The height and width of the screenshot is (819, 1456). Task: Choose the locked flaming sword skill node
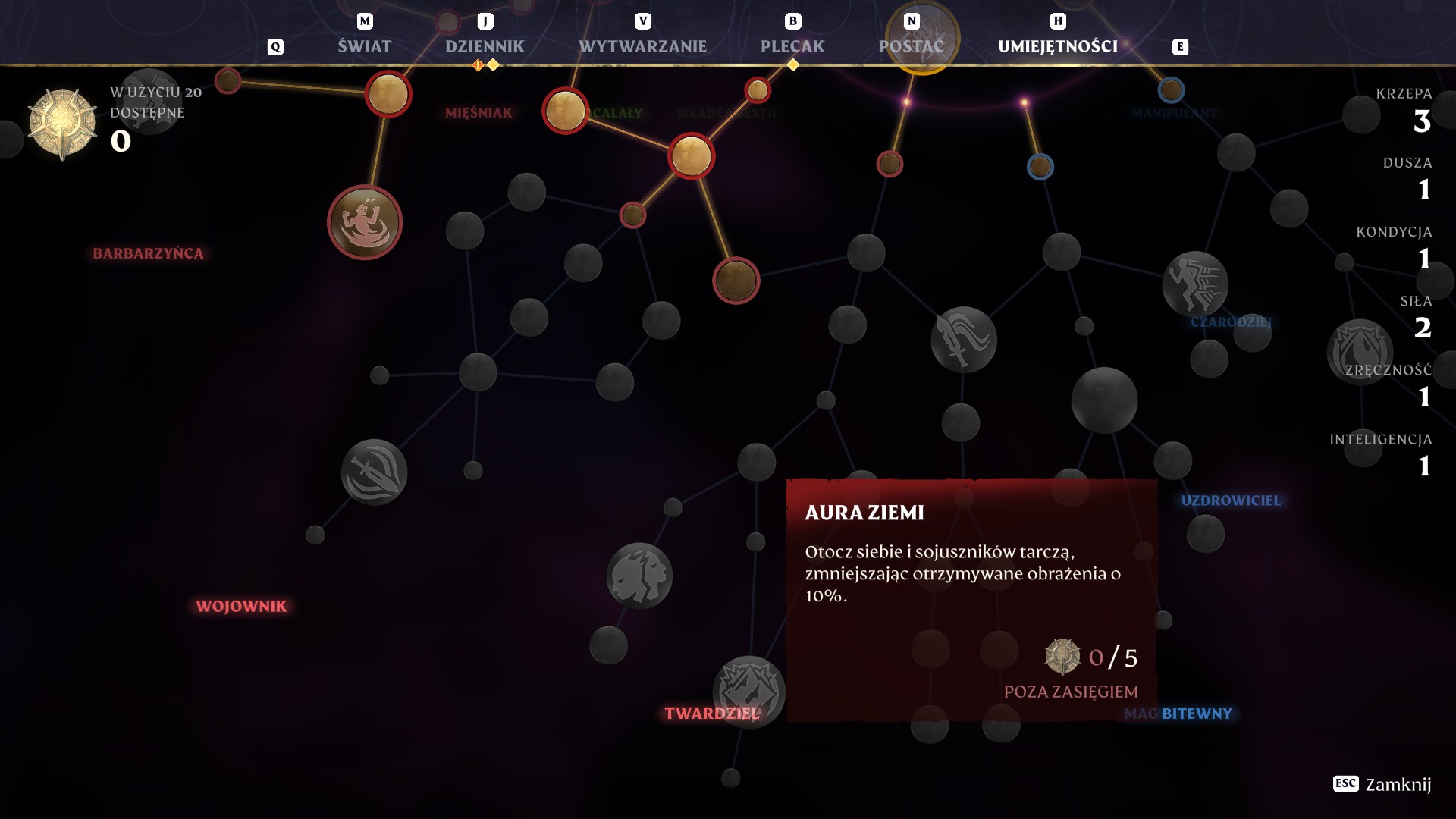pyautogui.click(x=963, y=340)
